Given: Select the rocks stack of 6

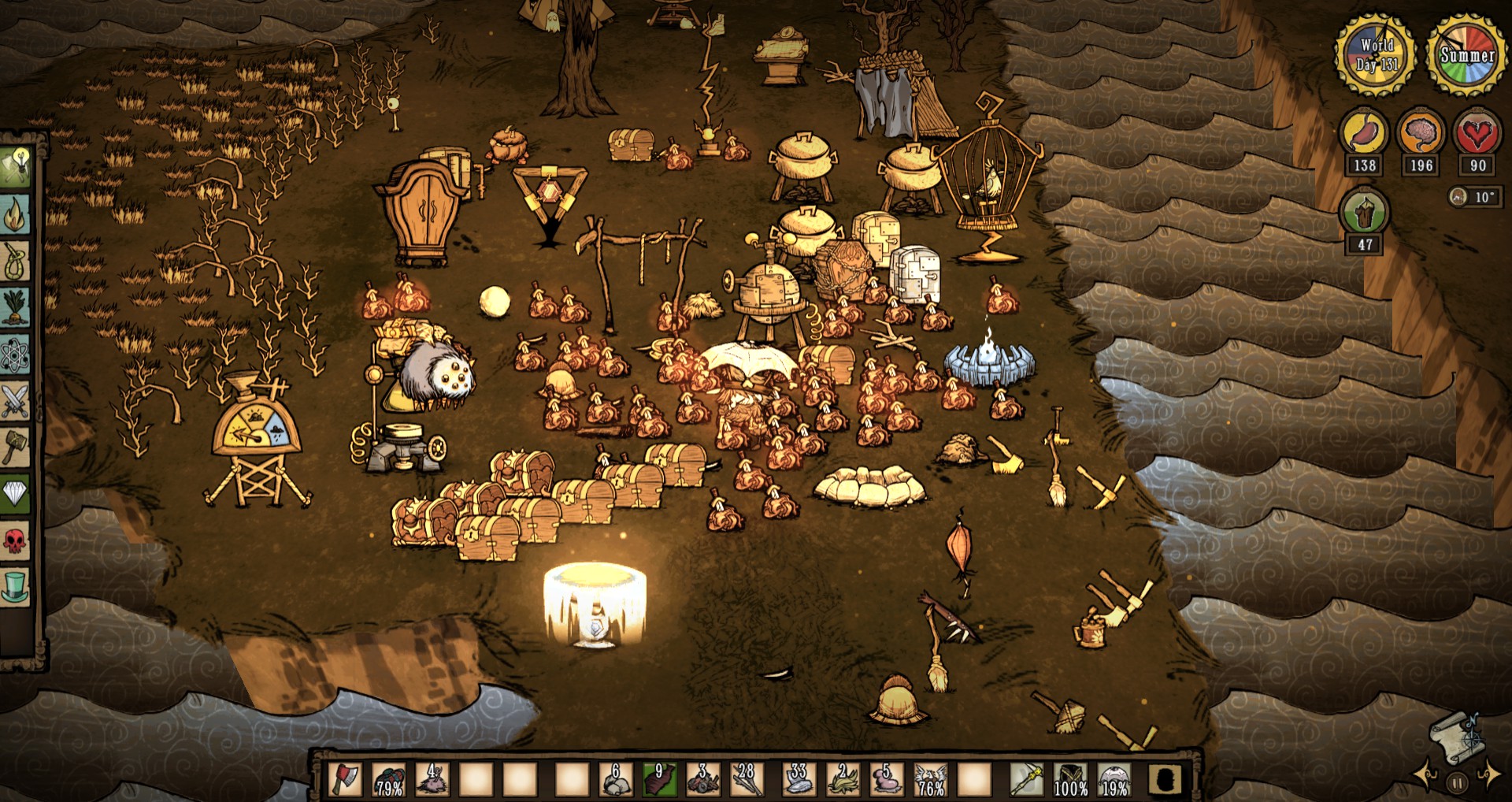Looking at the screenshot, I should tap(615, 780).
